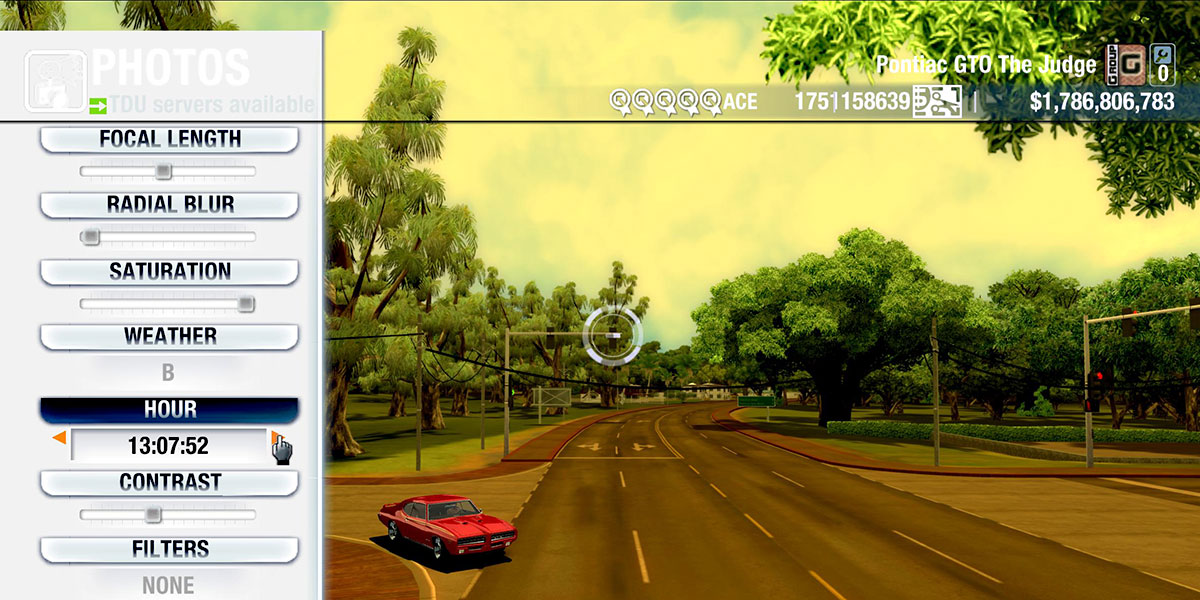
Task: Select the Focal Length option
Action: coord(169,139)
